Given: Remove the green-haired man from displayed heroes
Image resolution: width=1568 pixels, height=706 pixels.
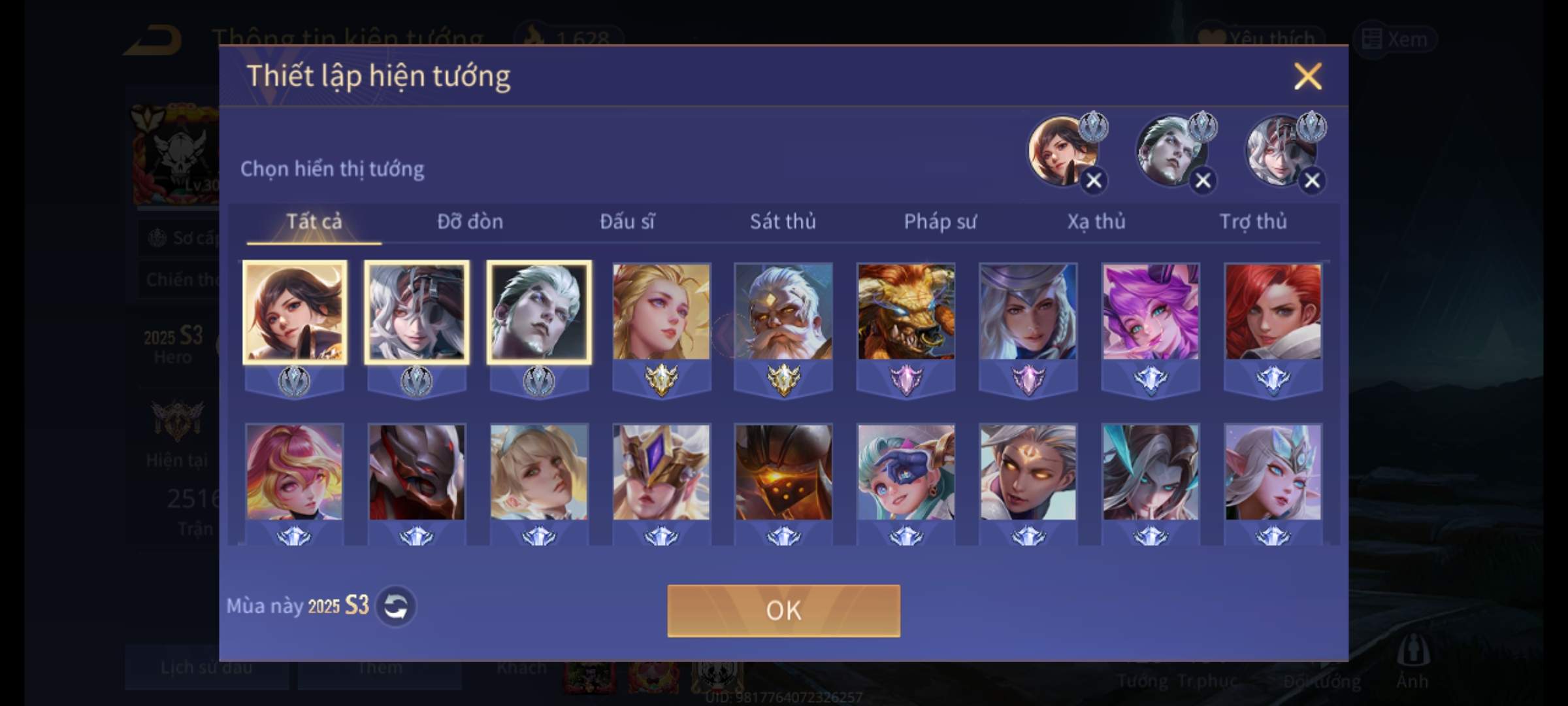Looking at the screenshot, I should coord(1203,180).
